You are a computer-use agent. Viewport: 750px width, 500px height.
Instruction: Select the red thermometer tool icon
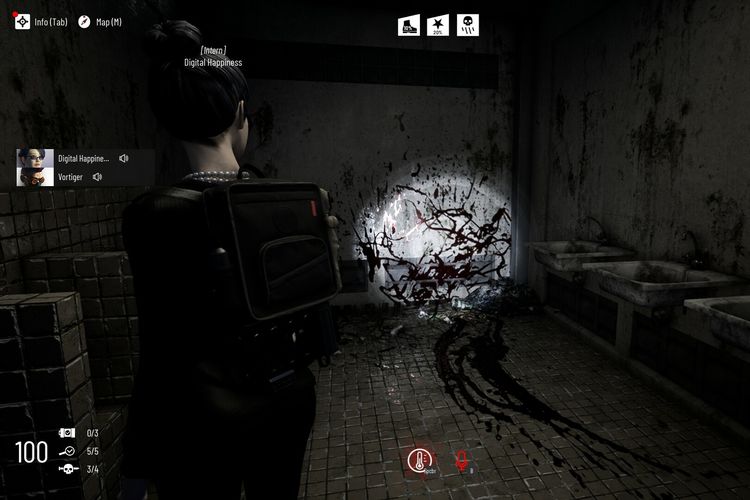tap(420, 461)
